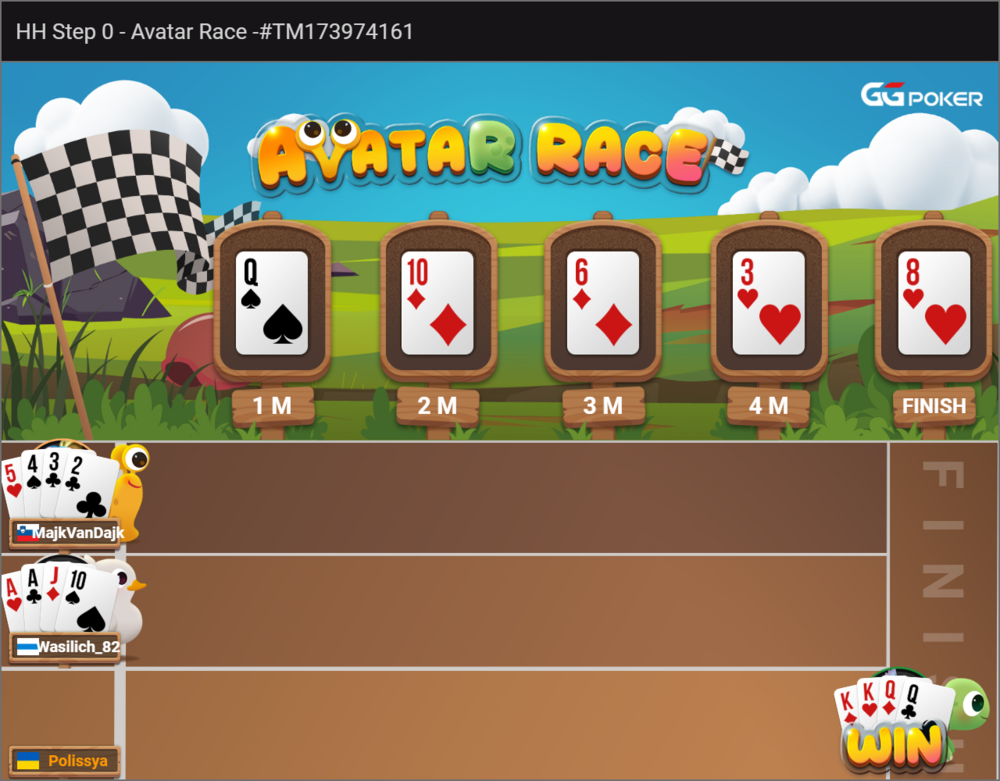
Task: Click the GGPoker logo
Action: tap(922, 96)
